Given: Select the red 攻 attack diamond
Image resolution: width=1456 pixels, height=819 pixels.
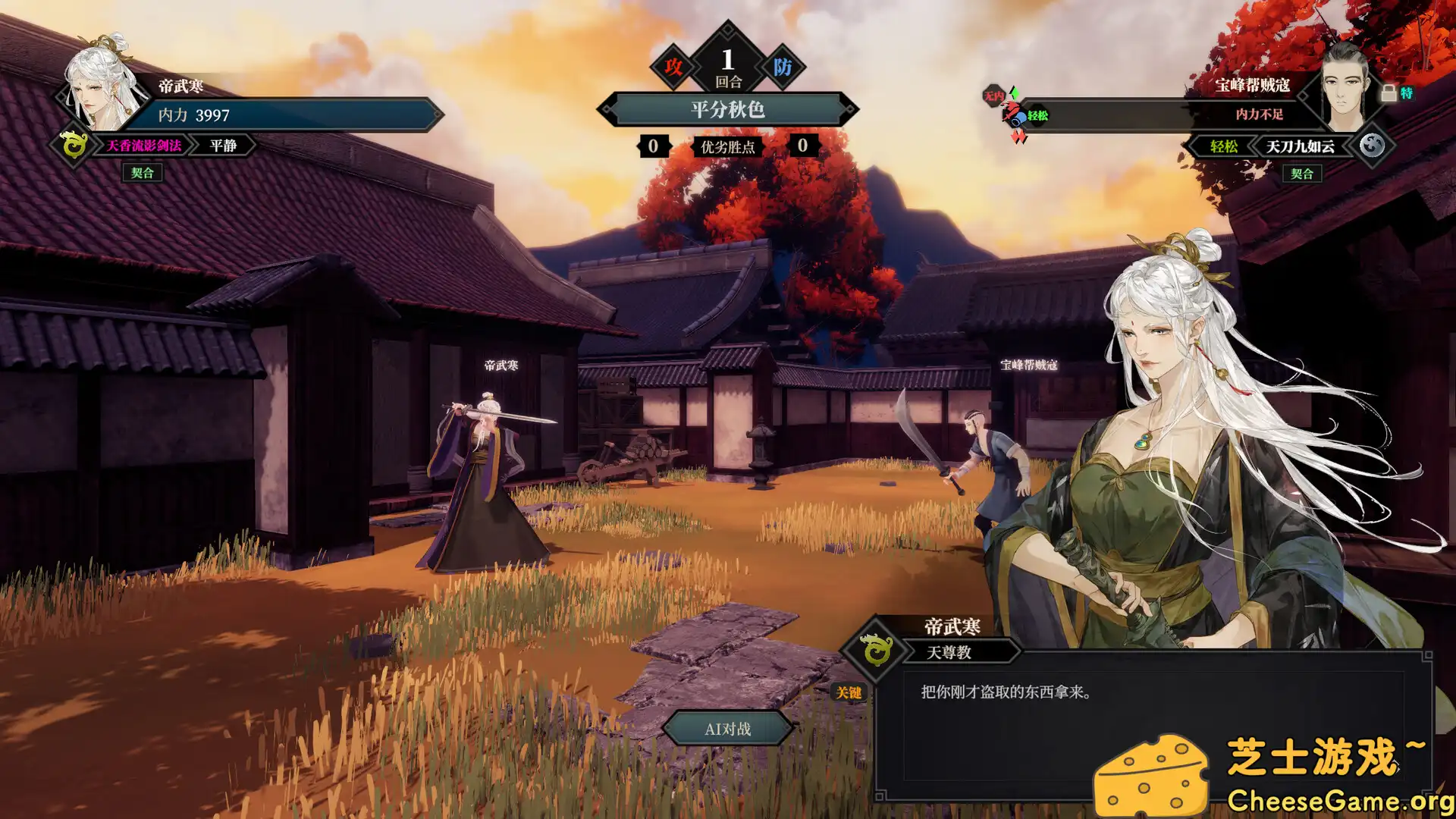Looking at the screenshot, I should (x=673, y=67).
